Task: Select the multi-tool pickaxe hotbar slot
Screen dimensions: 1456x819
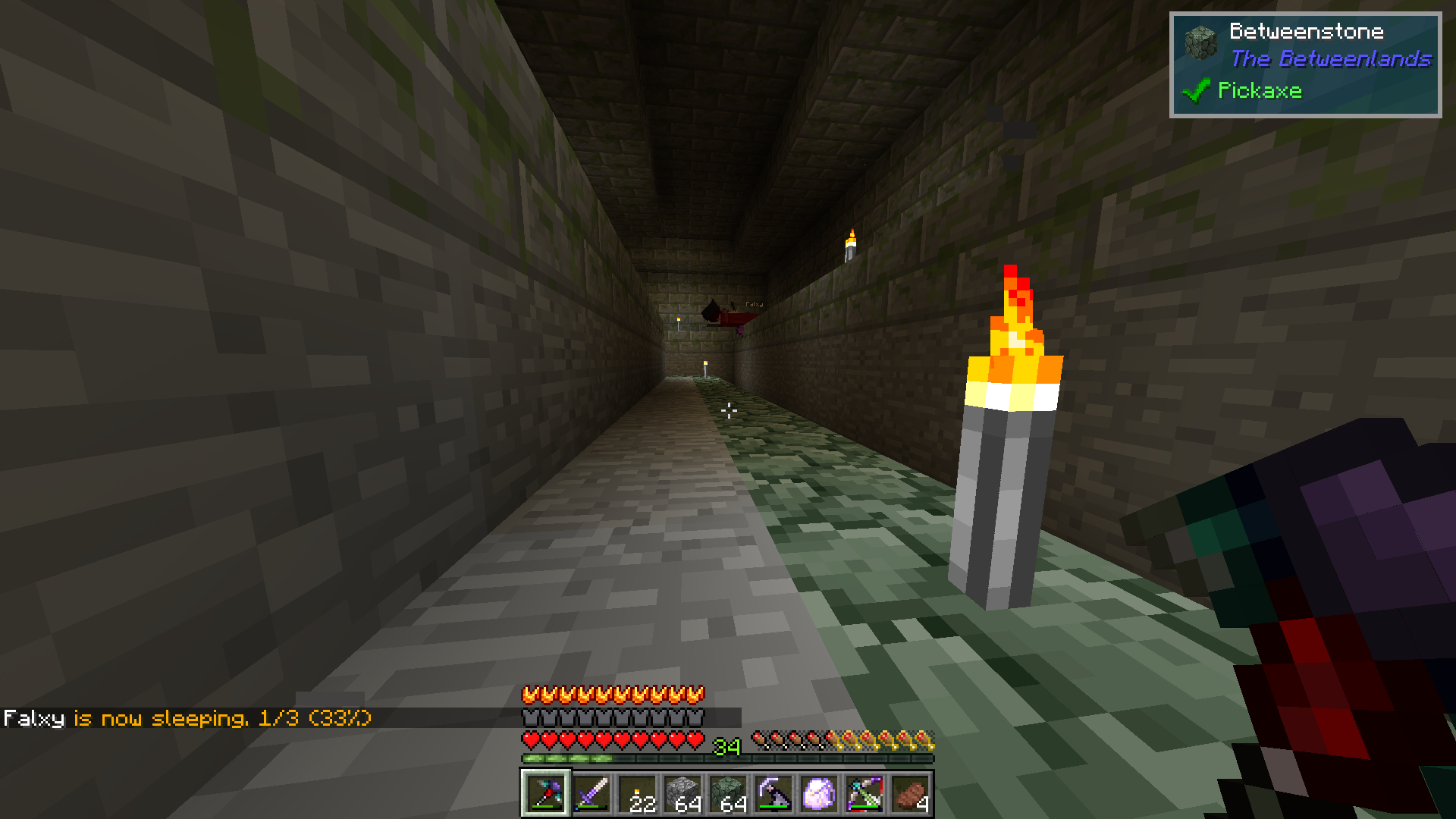Action: tap(545, 794)
